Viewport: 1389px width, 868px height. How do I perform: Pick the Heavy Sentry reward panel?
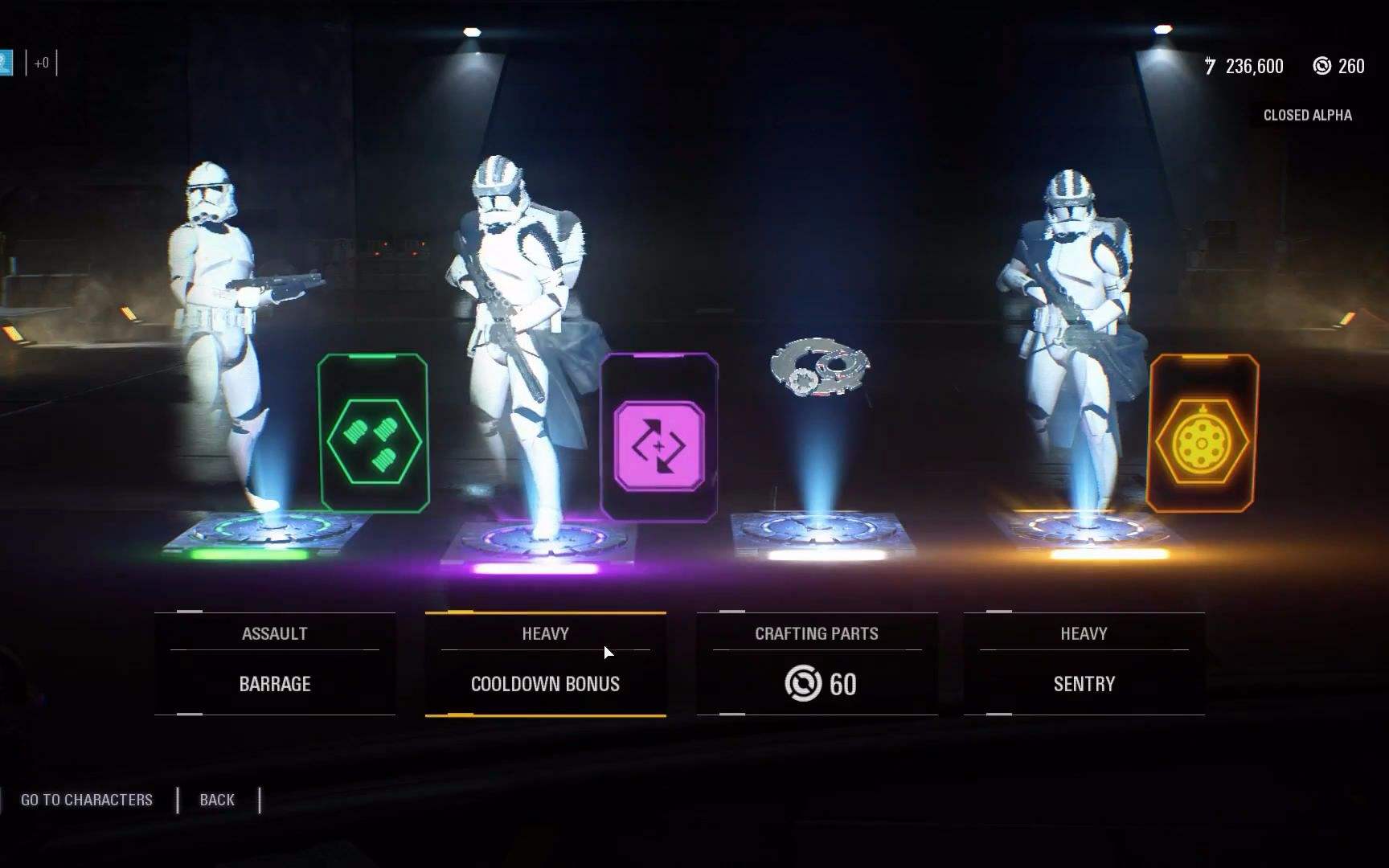click(x=1084, y=664)
